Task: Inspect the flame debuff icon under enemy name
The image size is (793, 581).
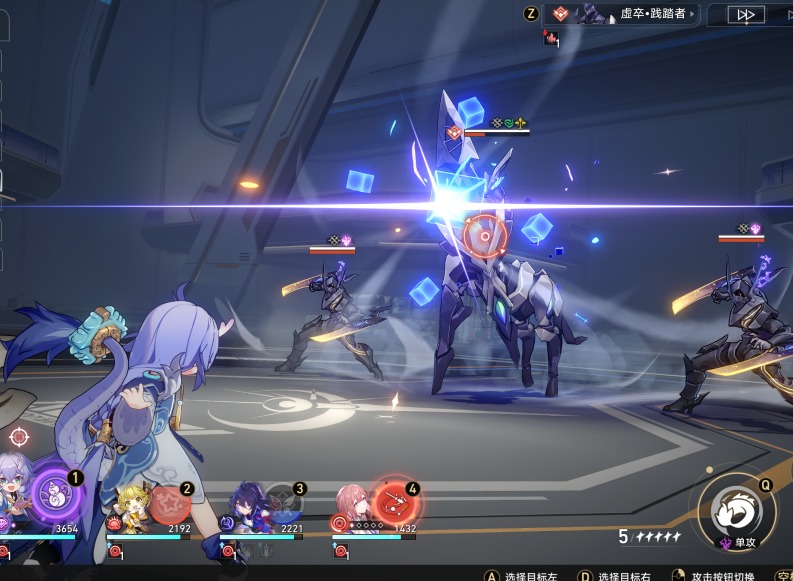Action: (550, 38)
